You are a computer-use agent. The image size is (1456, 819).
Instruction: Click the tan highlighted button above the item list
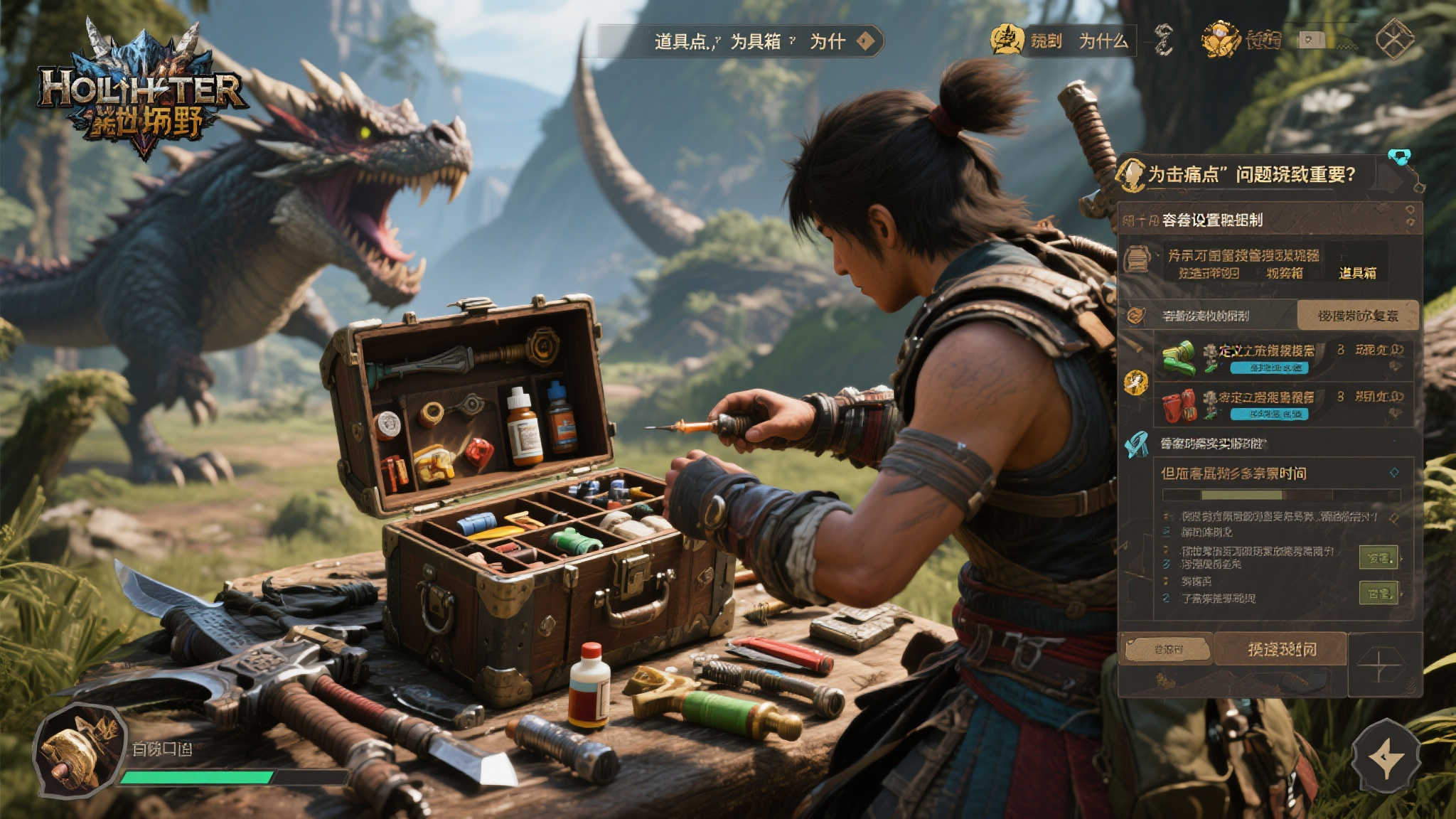pyautogui.click(x=1357, y=315)
